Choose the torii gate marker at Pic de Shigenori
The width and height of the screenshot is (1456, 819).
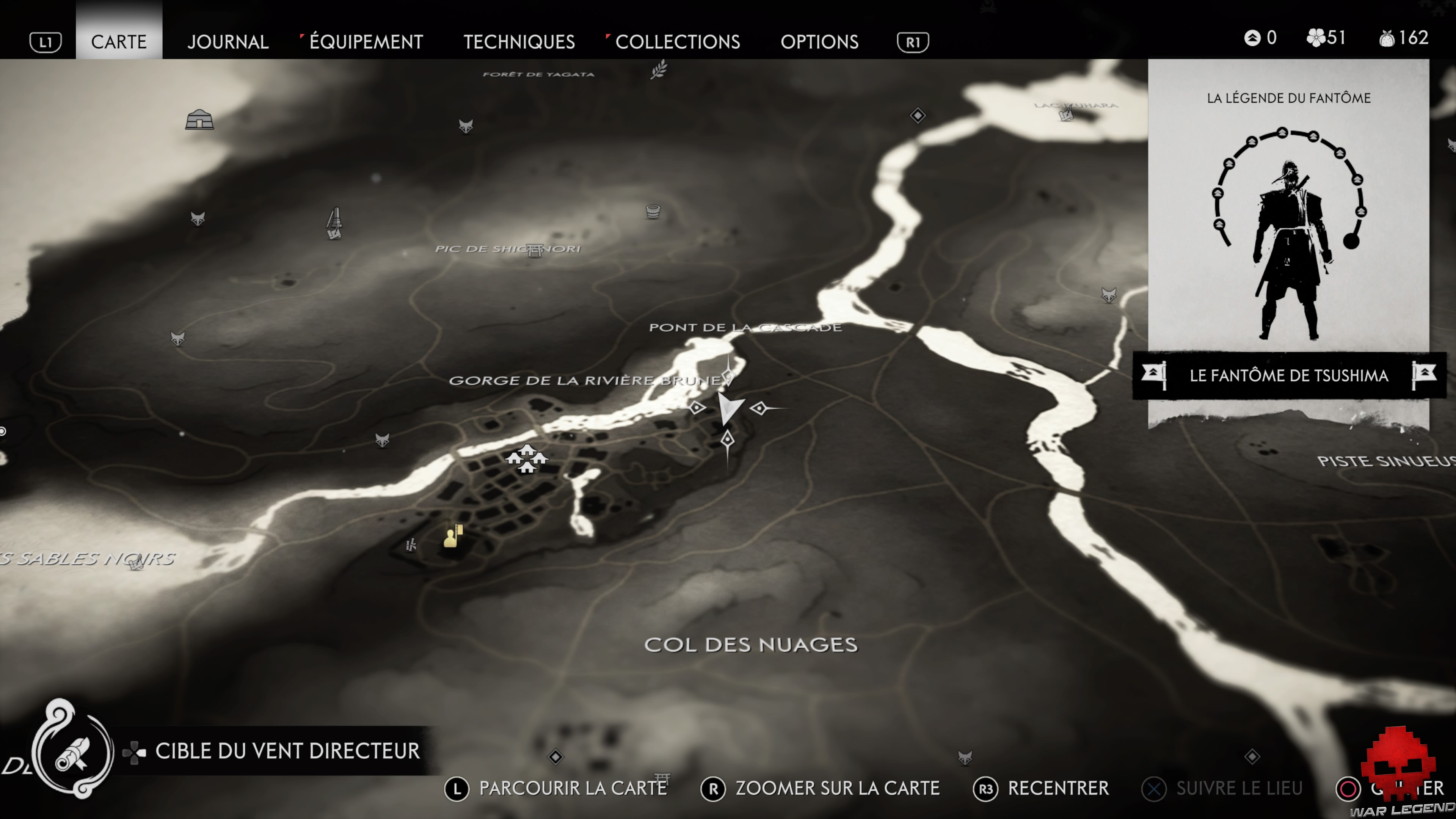click(534, 250)
